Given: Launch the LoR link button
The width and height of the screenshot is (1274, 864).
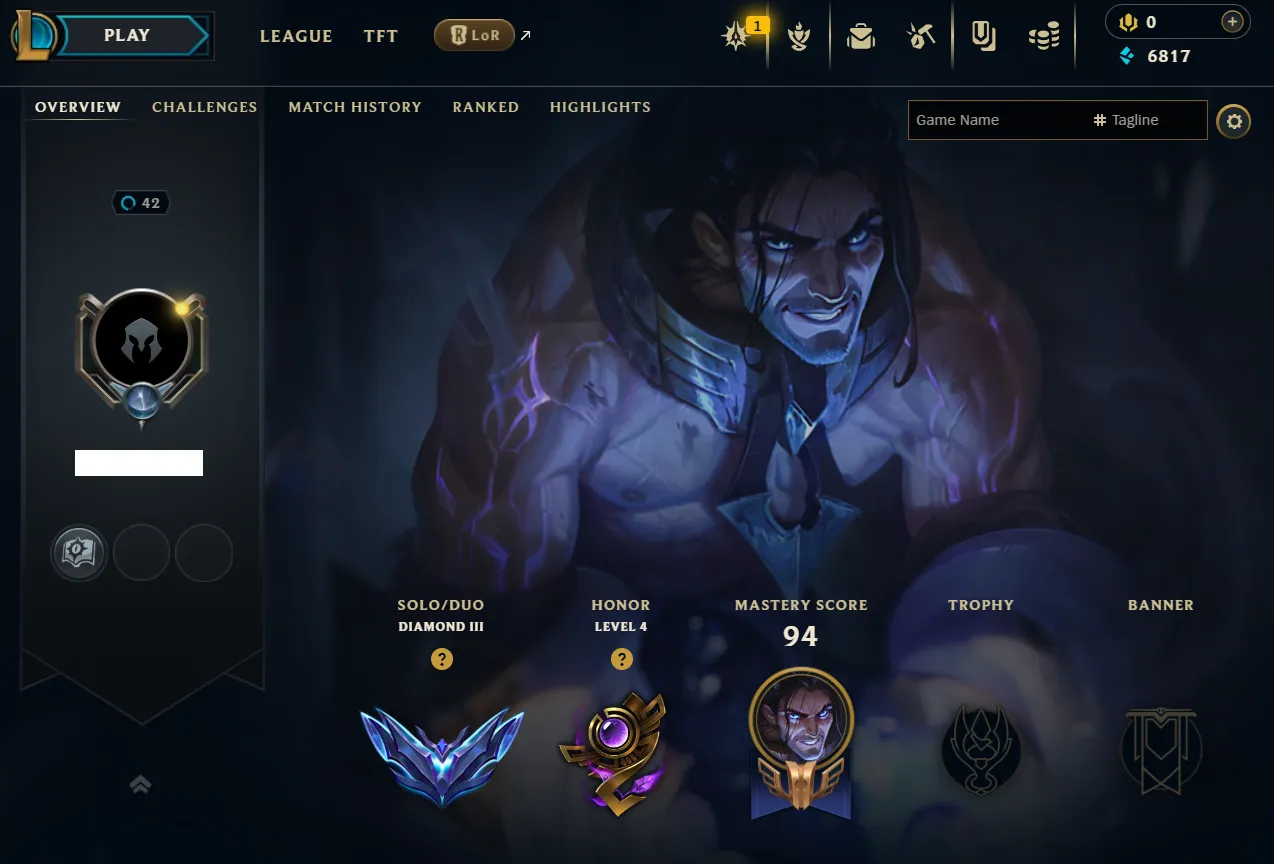Looking at the screenshot, I should (x=475, y=36).
